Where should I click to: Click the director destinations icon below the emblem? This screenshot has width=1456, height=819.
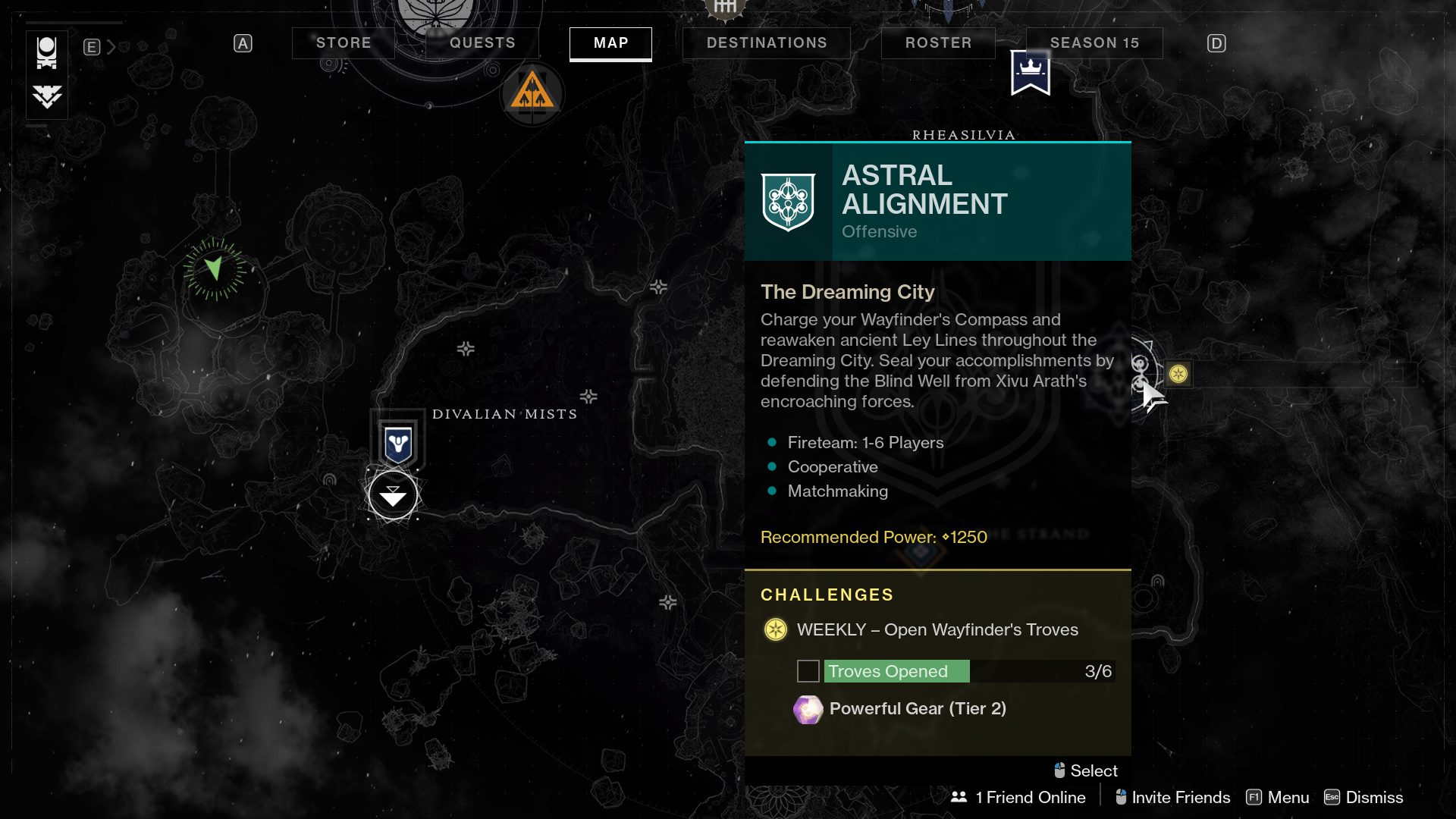46,97
